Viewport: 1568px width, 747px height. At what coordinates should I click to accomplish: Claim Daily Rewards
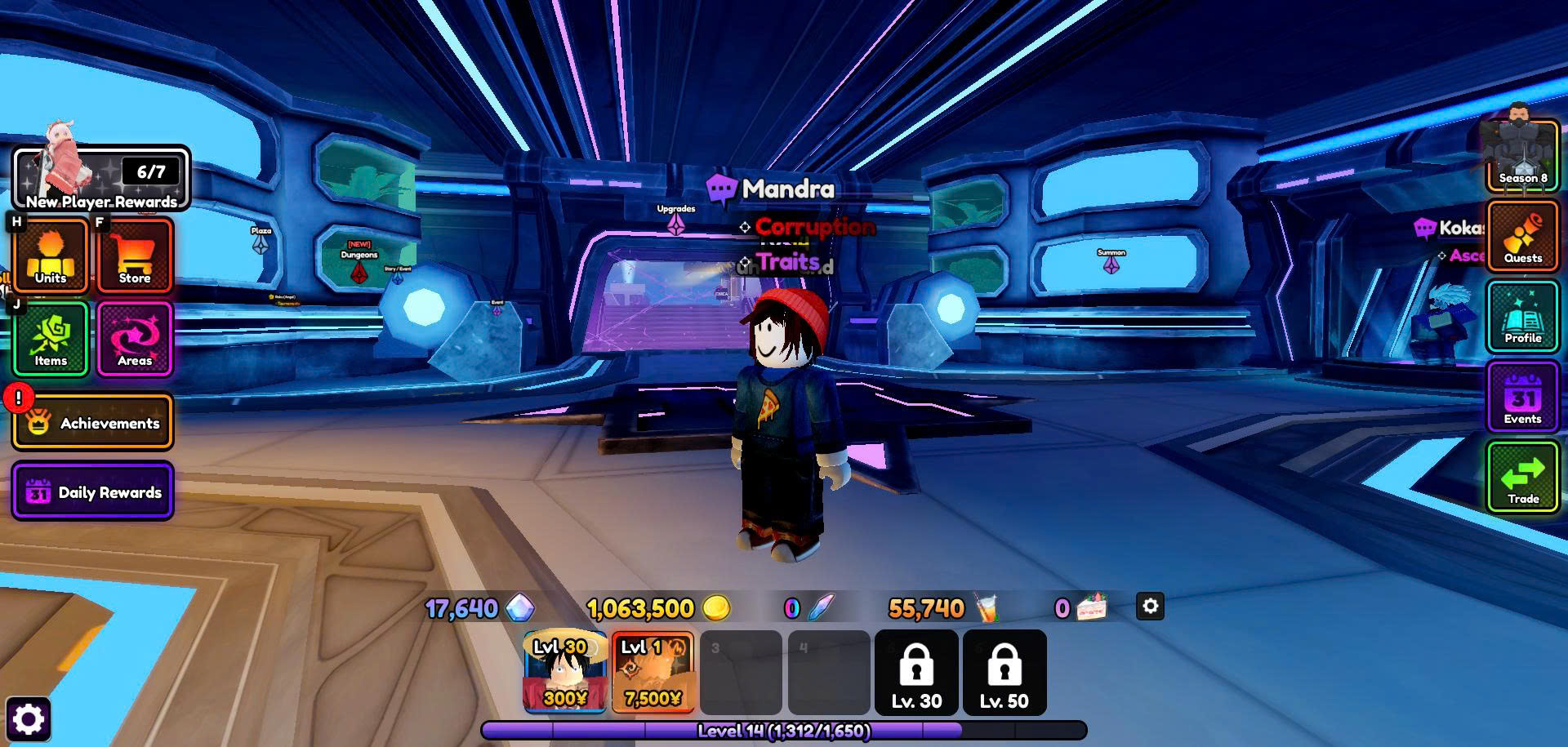pos(93,491)
